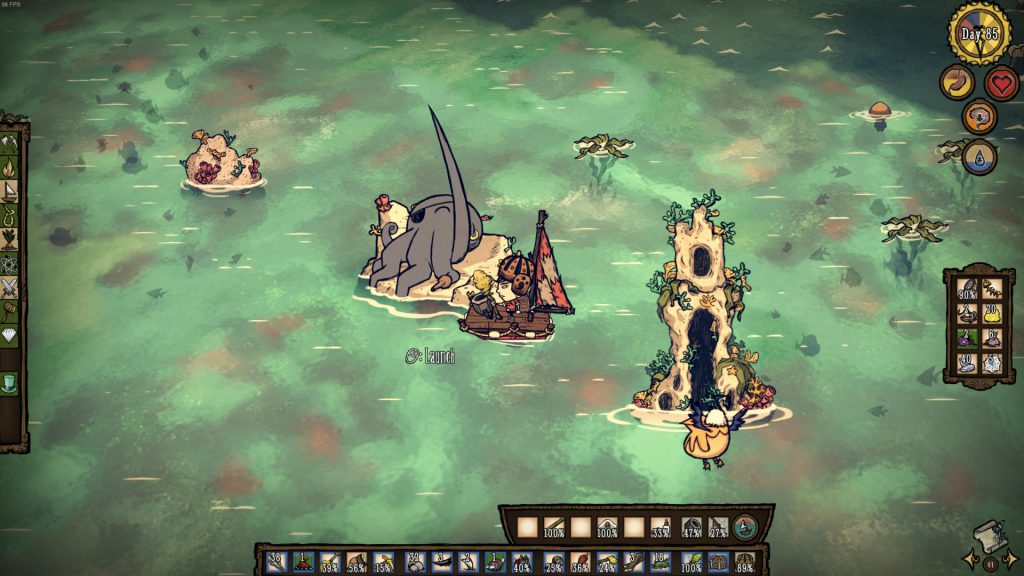Switch to the Fight crossed-swords tab
1024x576 pixels.
[x=10, y=288]
